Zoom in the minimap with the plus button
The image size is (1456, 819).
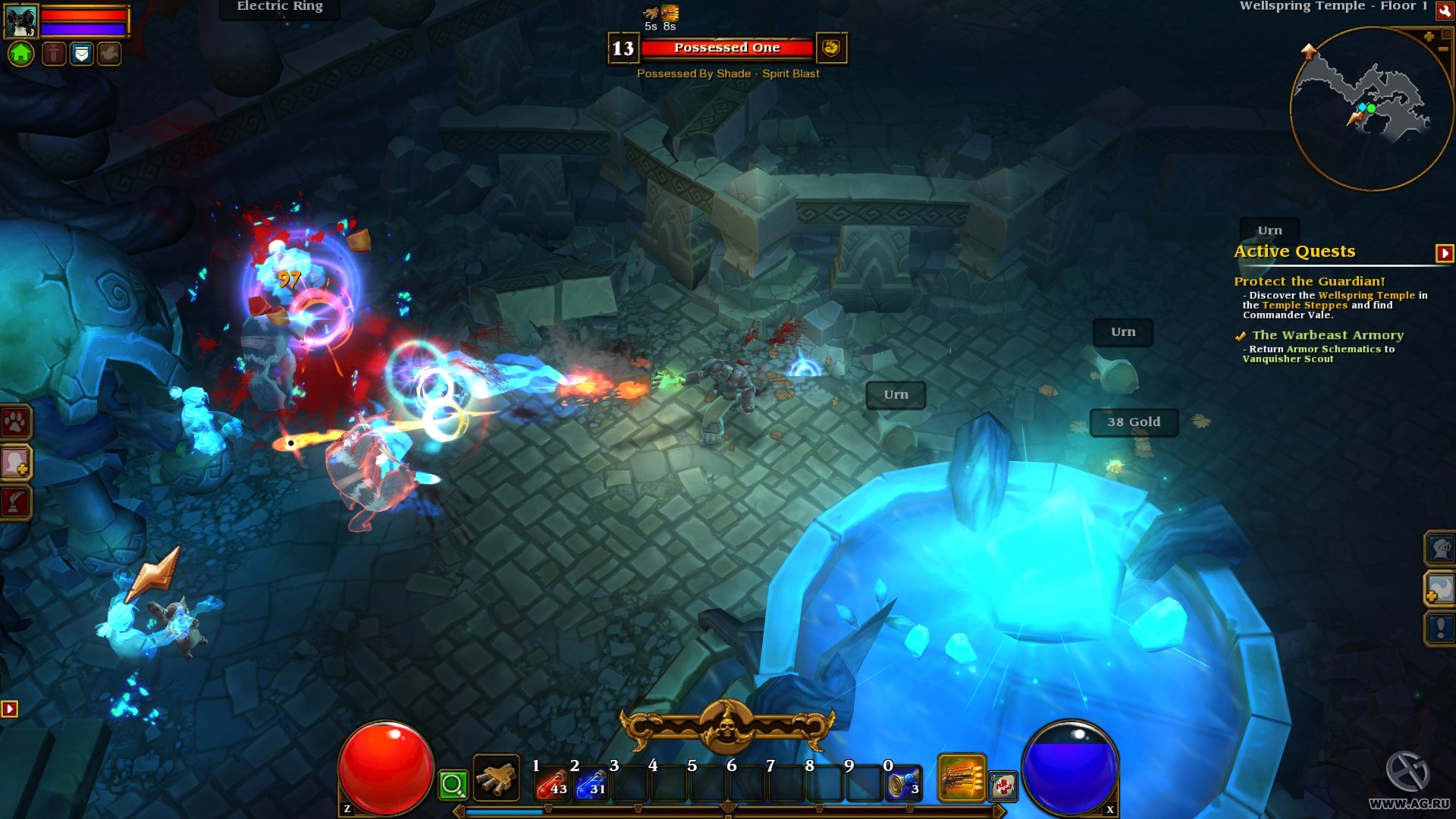tap(1429, 36)
